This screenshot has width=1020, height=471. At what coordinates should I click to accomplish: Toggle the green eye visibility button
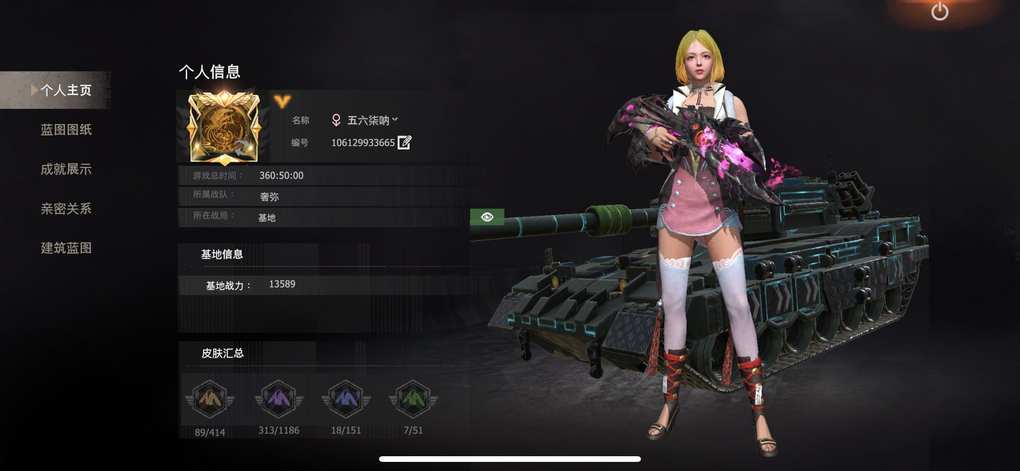[x=487, y=216]
